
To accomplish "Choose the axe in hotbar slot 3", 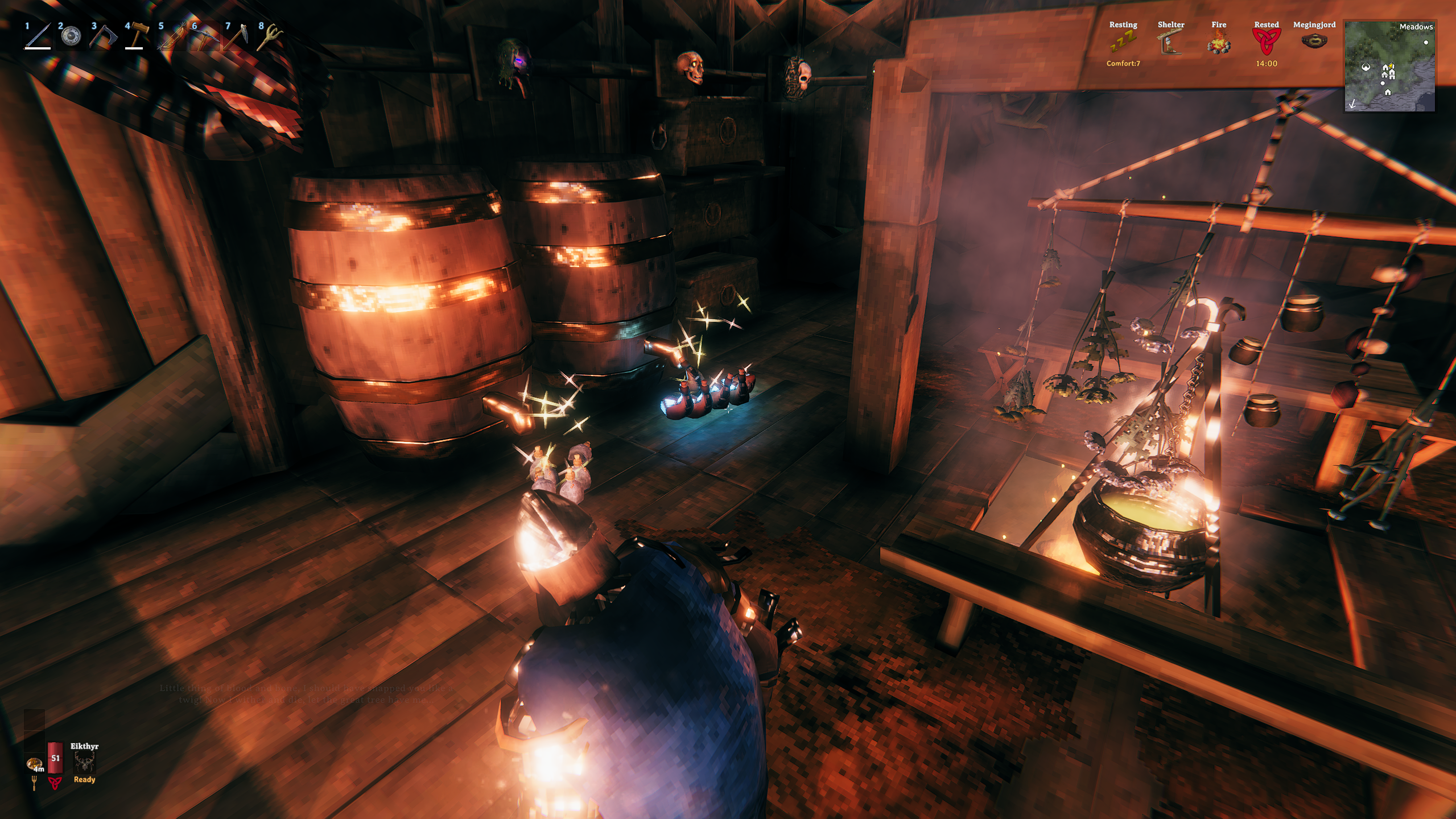I will 104,36.
